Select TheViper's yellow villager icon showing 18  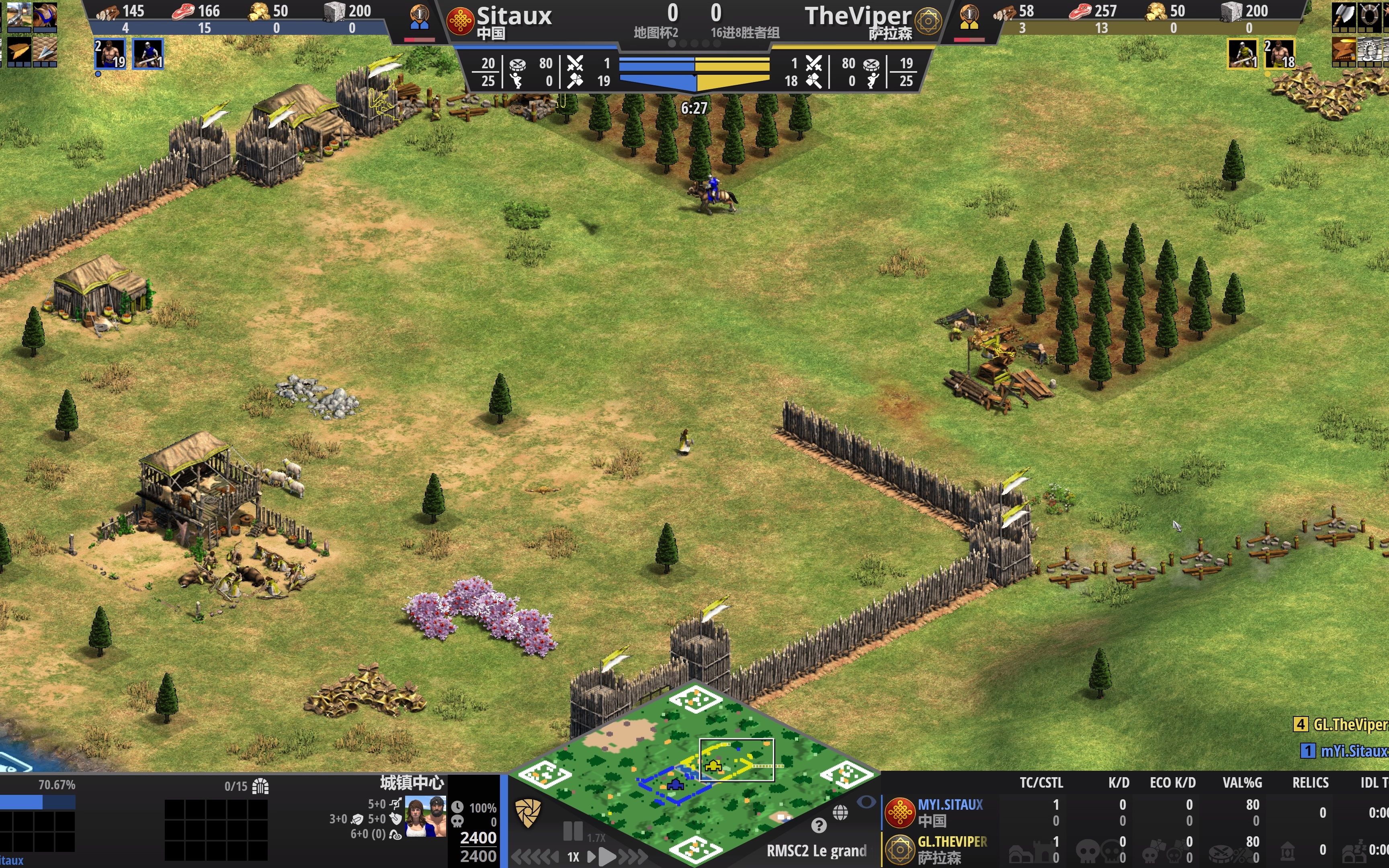pyautogui.click(x=1279, y=54)
